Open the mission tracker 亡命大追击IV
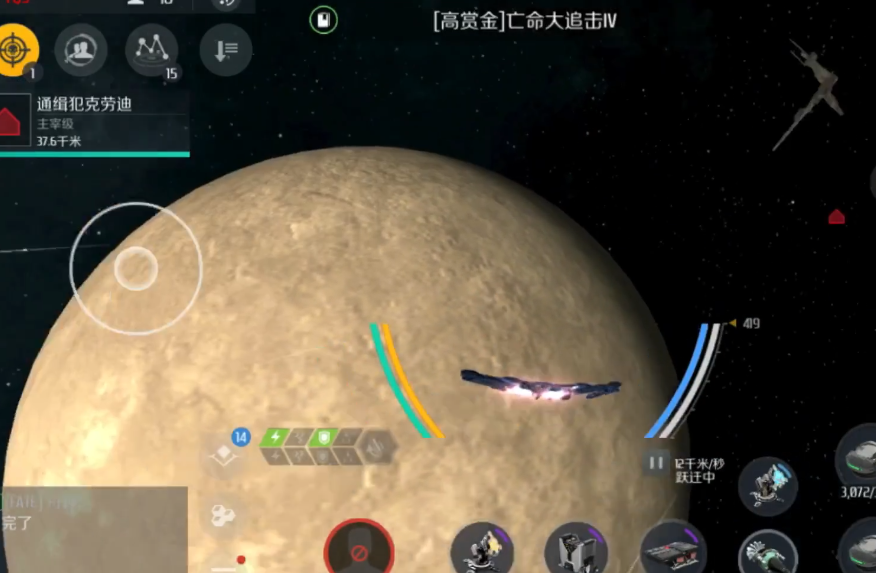The height and width of the screenshot is (573, 876). (524, 20)
